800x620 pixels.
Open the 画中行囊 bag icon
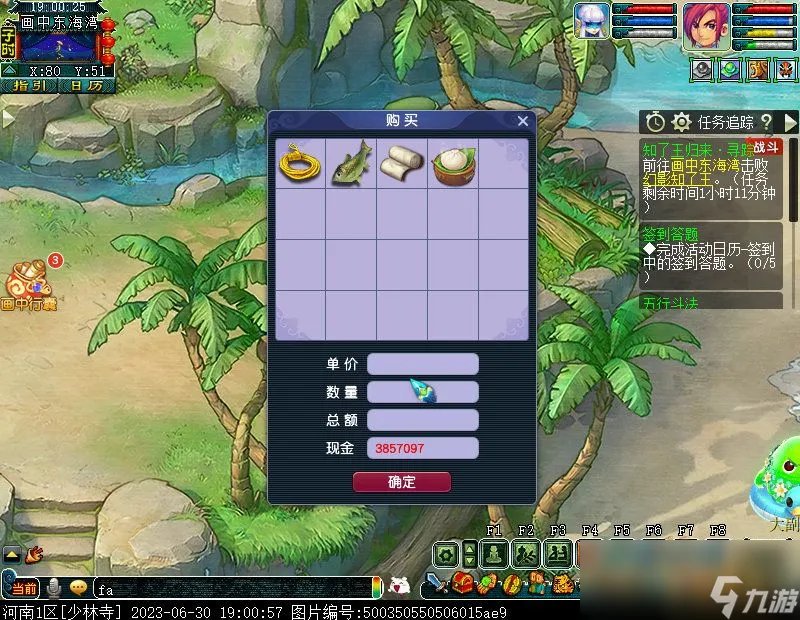coord(30,285)
